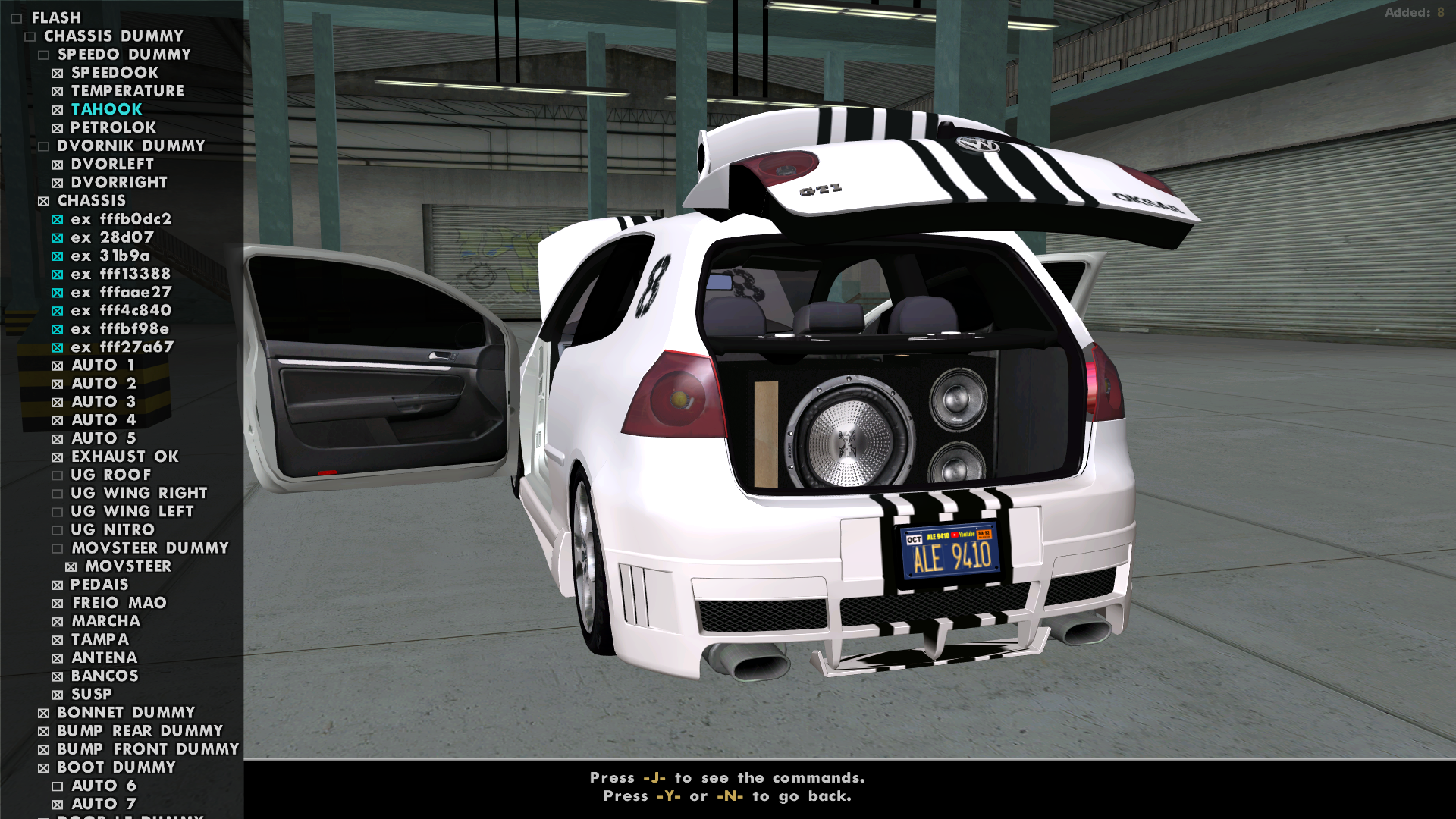Screen dimensions: 1456x819
Task: Select the ex fffb0dc2 extra part
Action: tap(121, 219)
